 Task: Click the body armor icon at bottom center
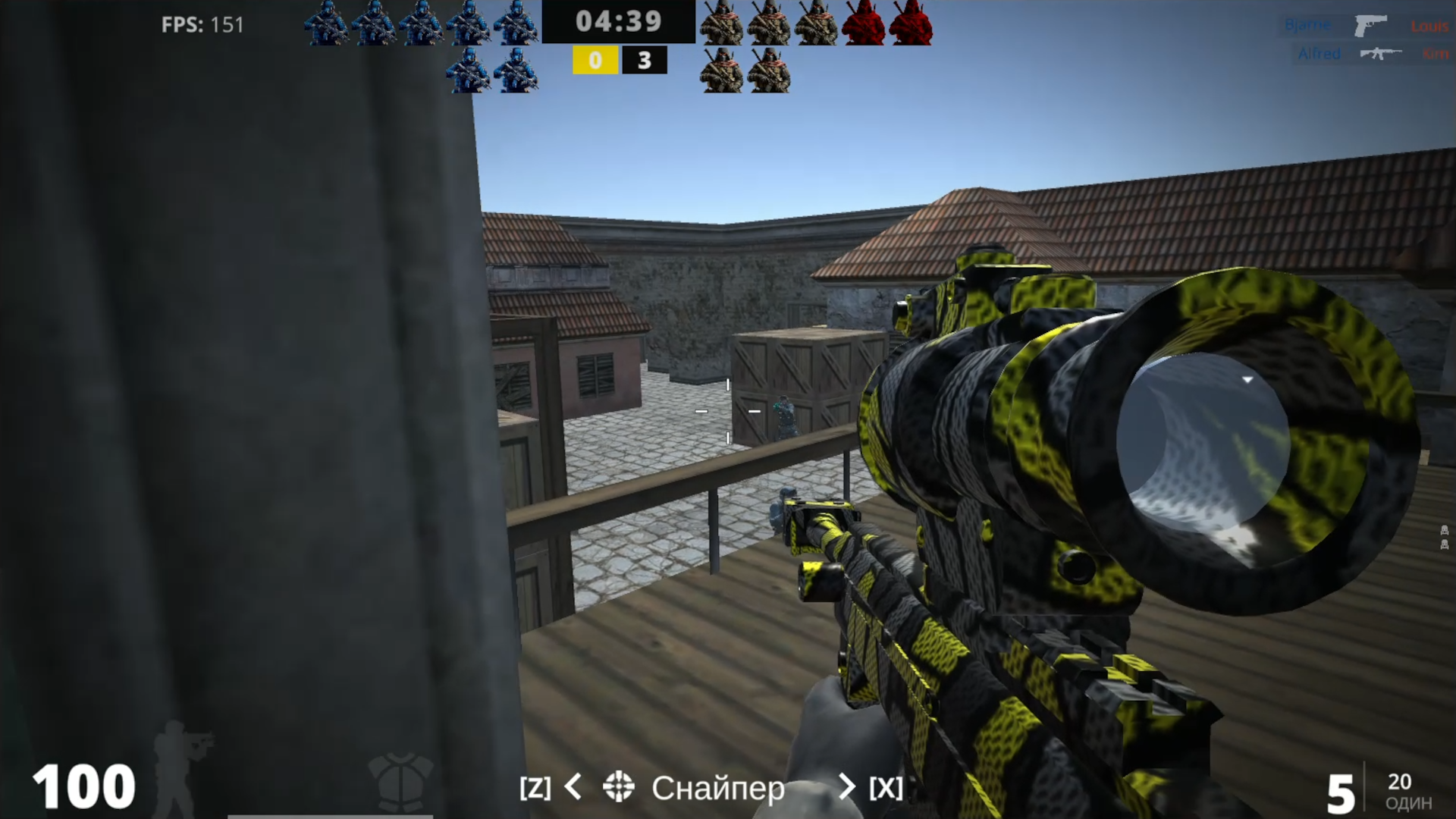pyautogui.click(x=400, y=781)
